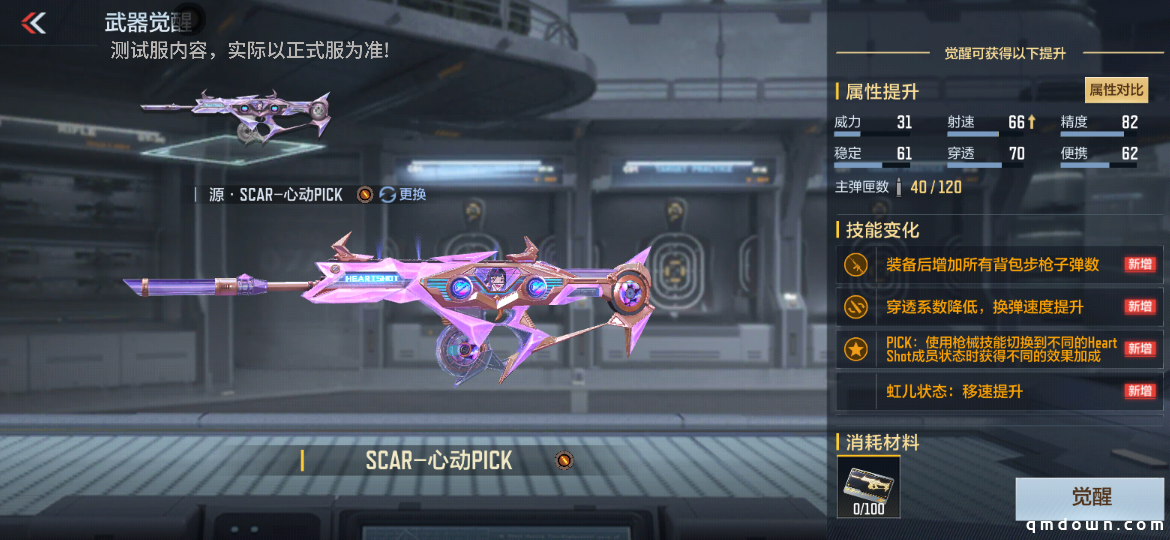This screenshot has width=1170, height=540.
Task: Tap the icon beside SCAR-心动PICK title
Action: pyautogui.click(x=564, y=460)
